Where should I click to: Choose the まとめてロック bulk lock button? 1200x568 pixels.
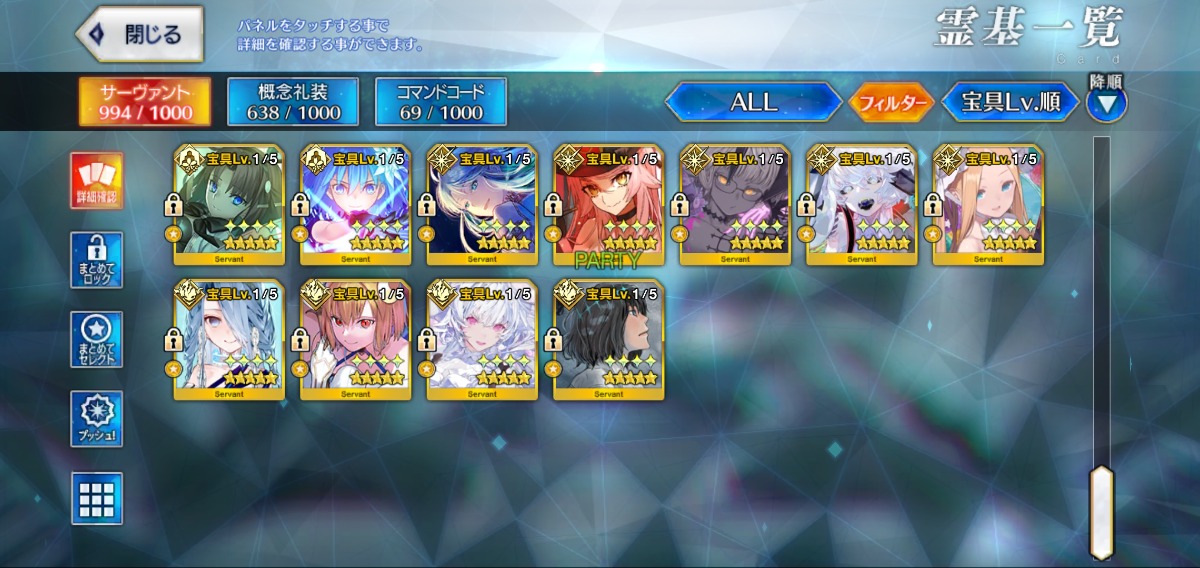pyautogui.click(x=97, y=260)
